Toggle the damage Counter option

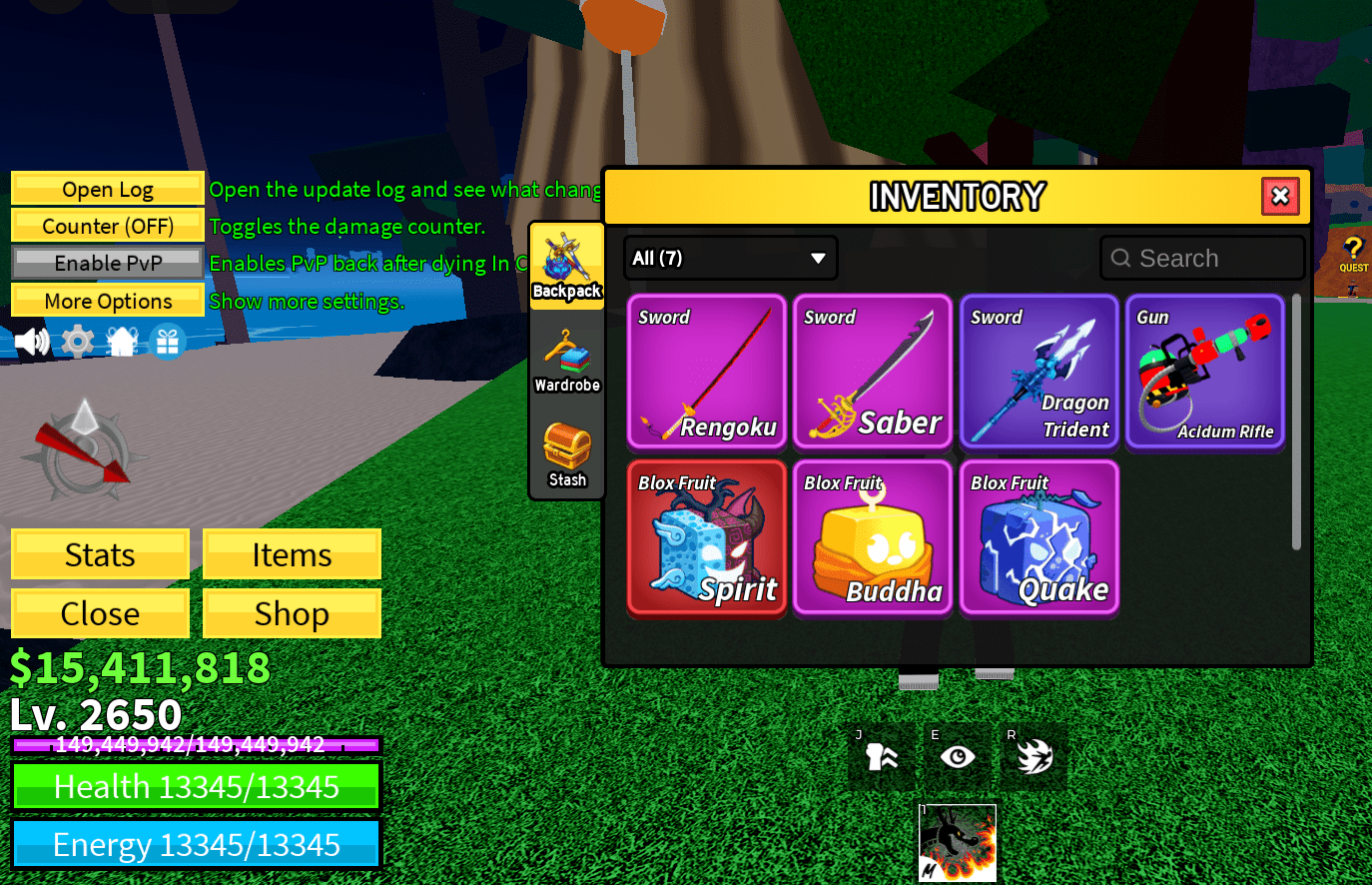tap(107, 226)
